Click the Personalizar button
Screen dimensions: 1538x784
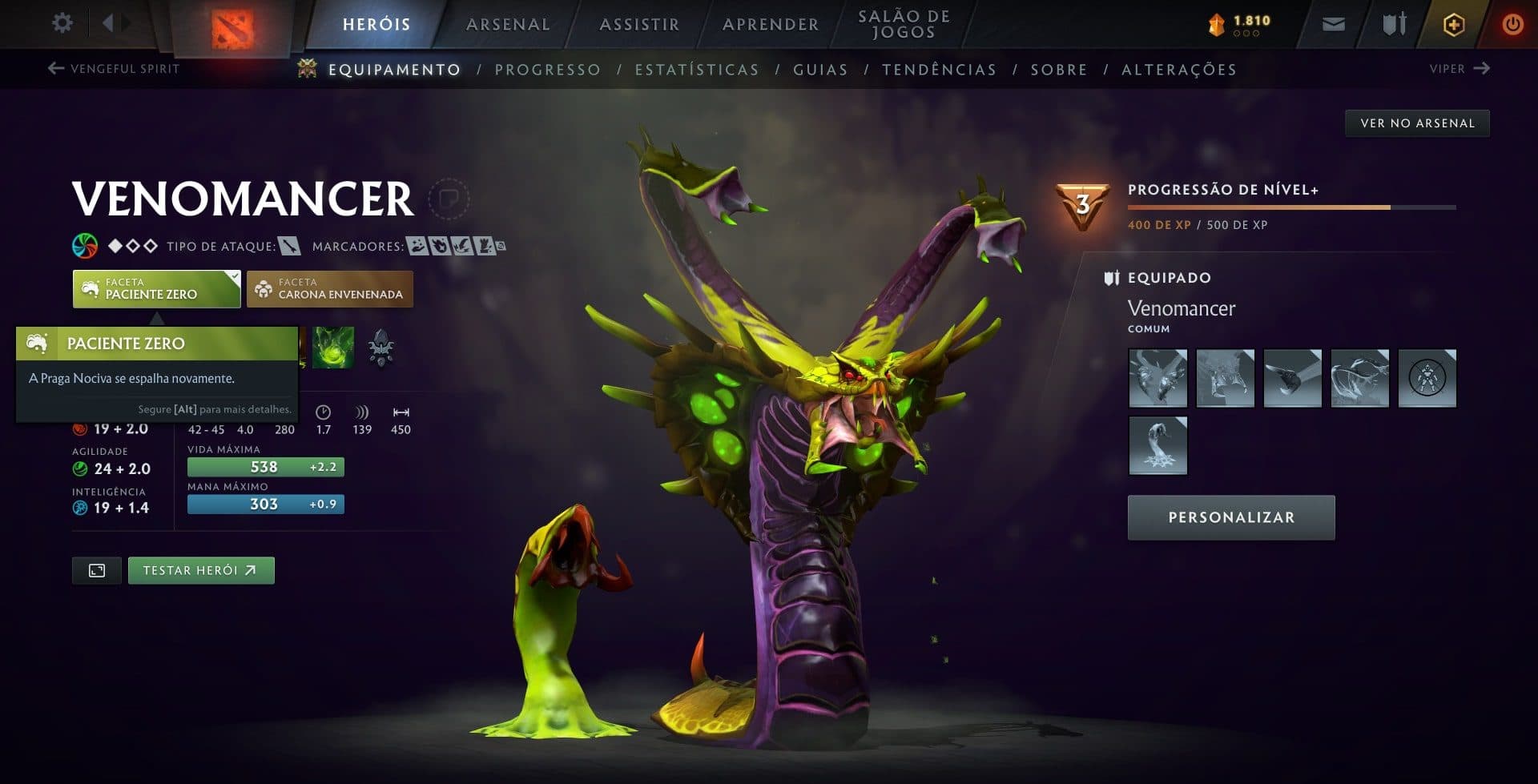(1230, 517)
